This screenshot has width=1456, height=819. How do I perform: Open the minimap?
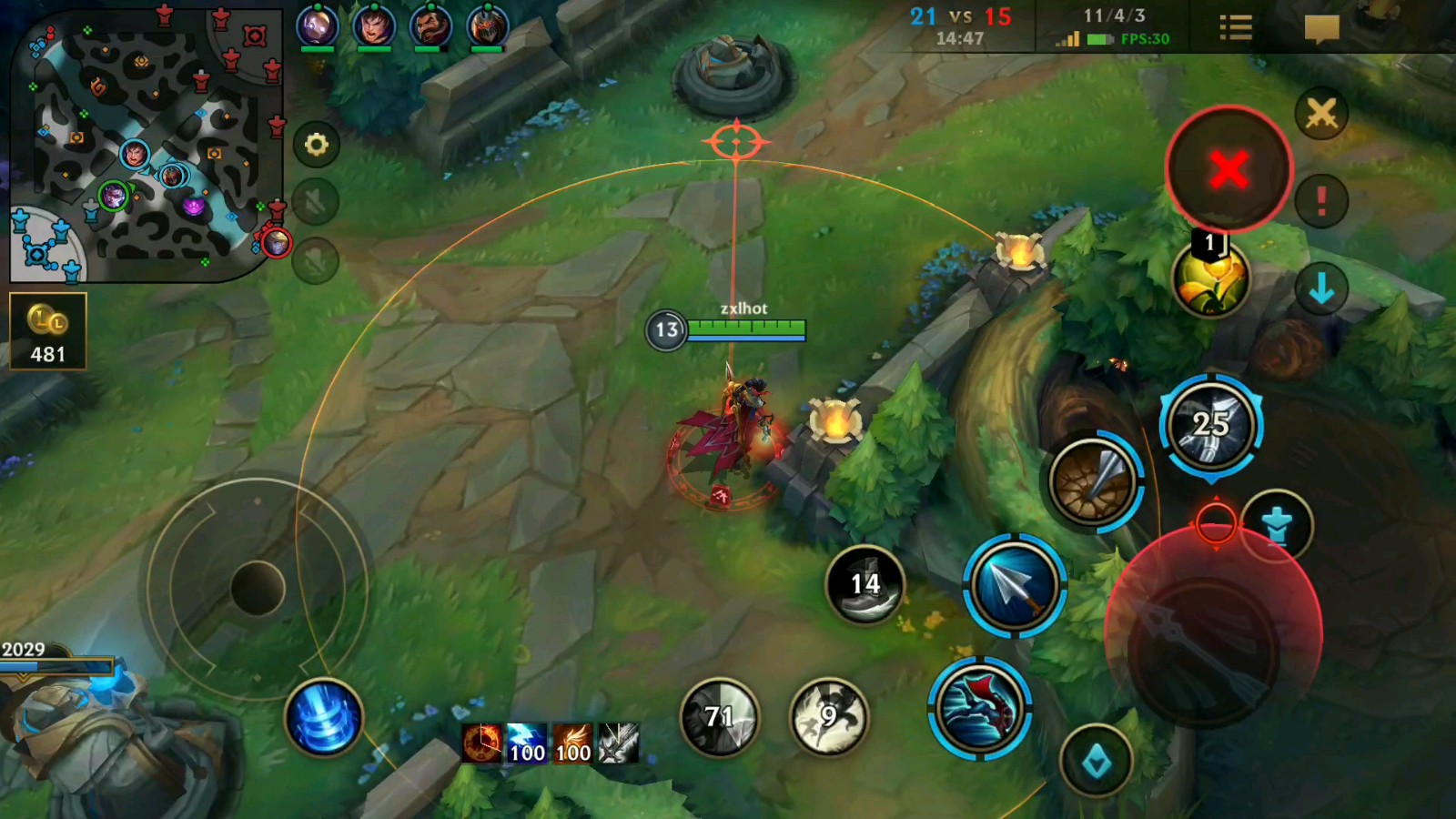[146, 146]
